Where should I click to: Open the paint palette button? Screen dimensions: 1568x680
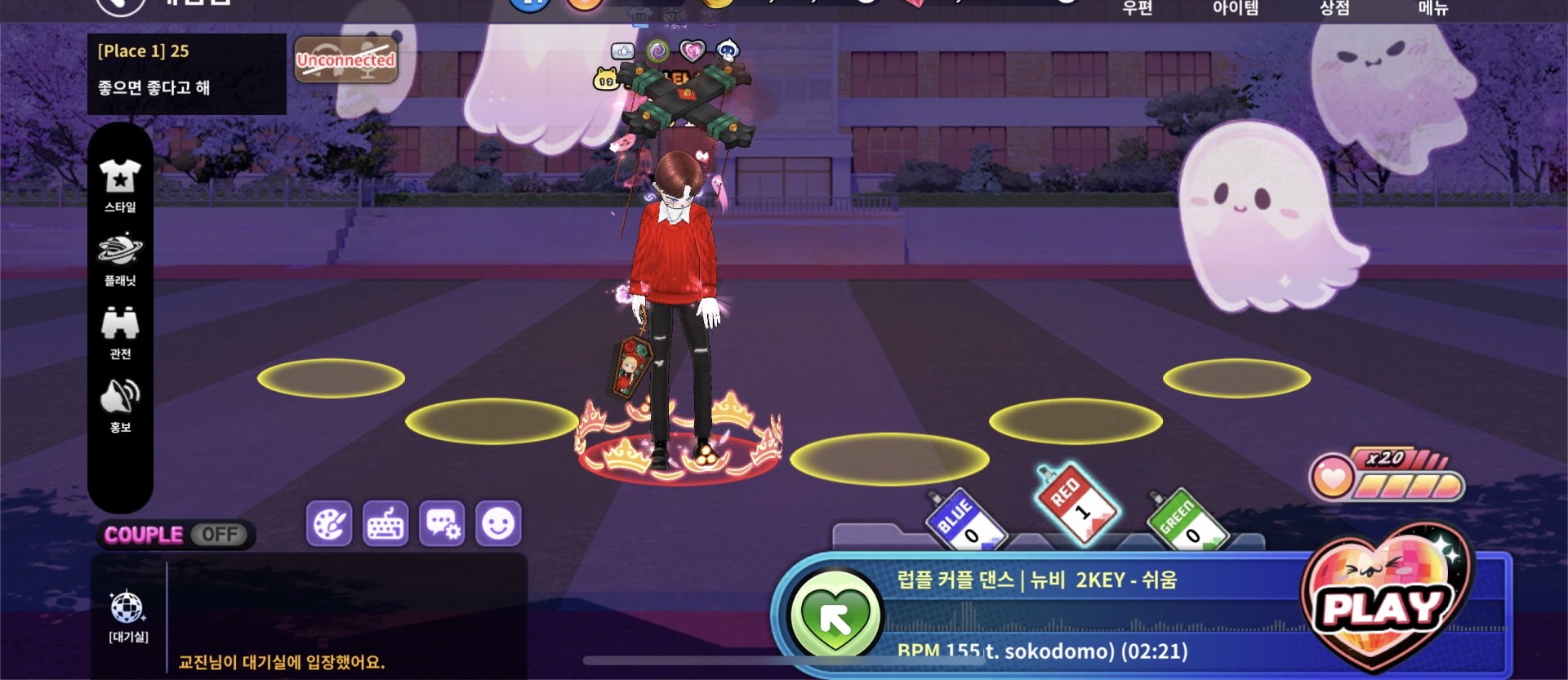329,523
